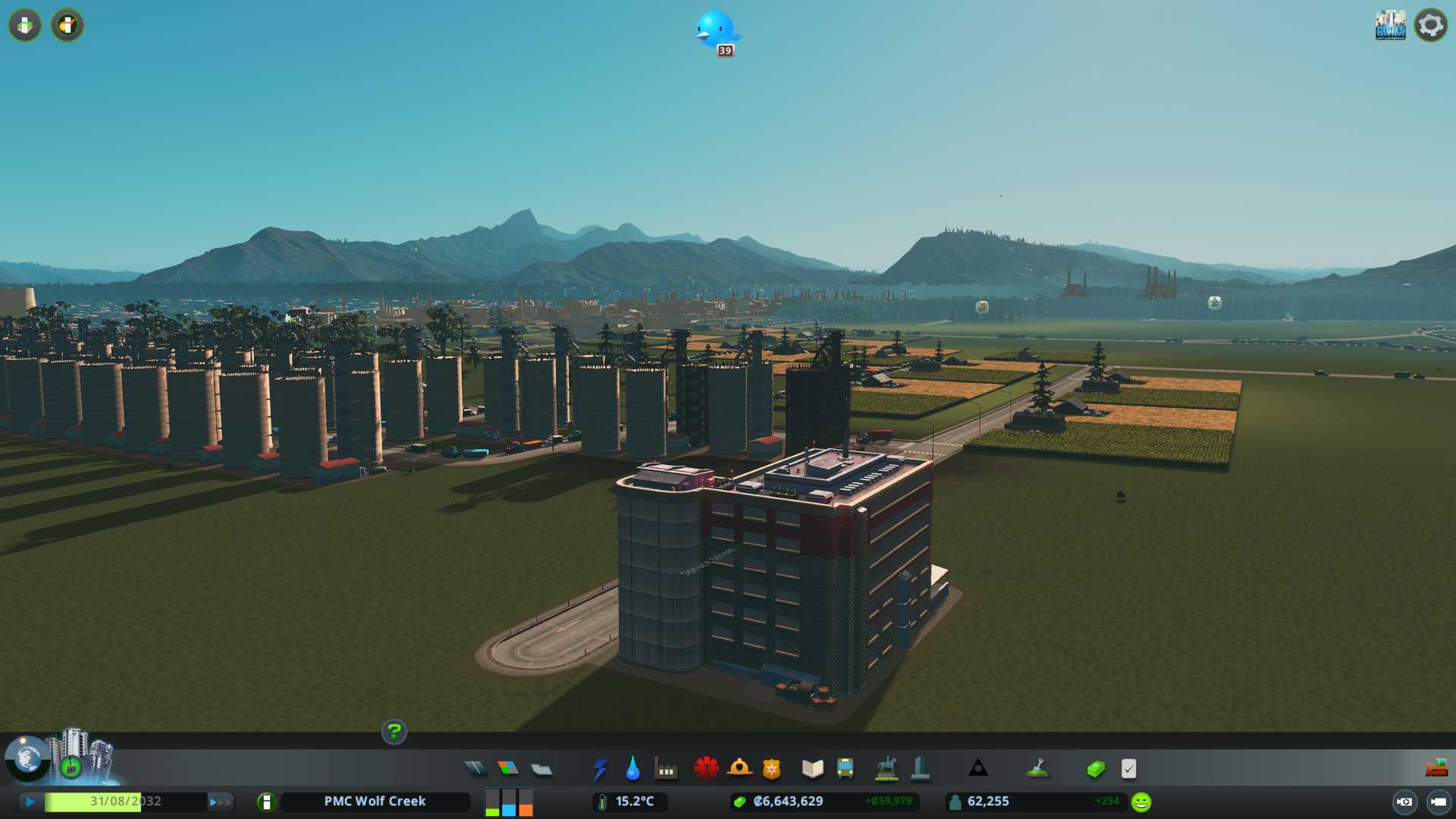Open the Water and Sewage droplet menu
Image resolution: width=1456 pixels, height=819 pixels.
[632, 769]
